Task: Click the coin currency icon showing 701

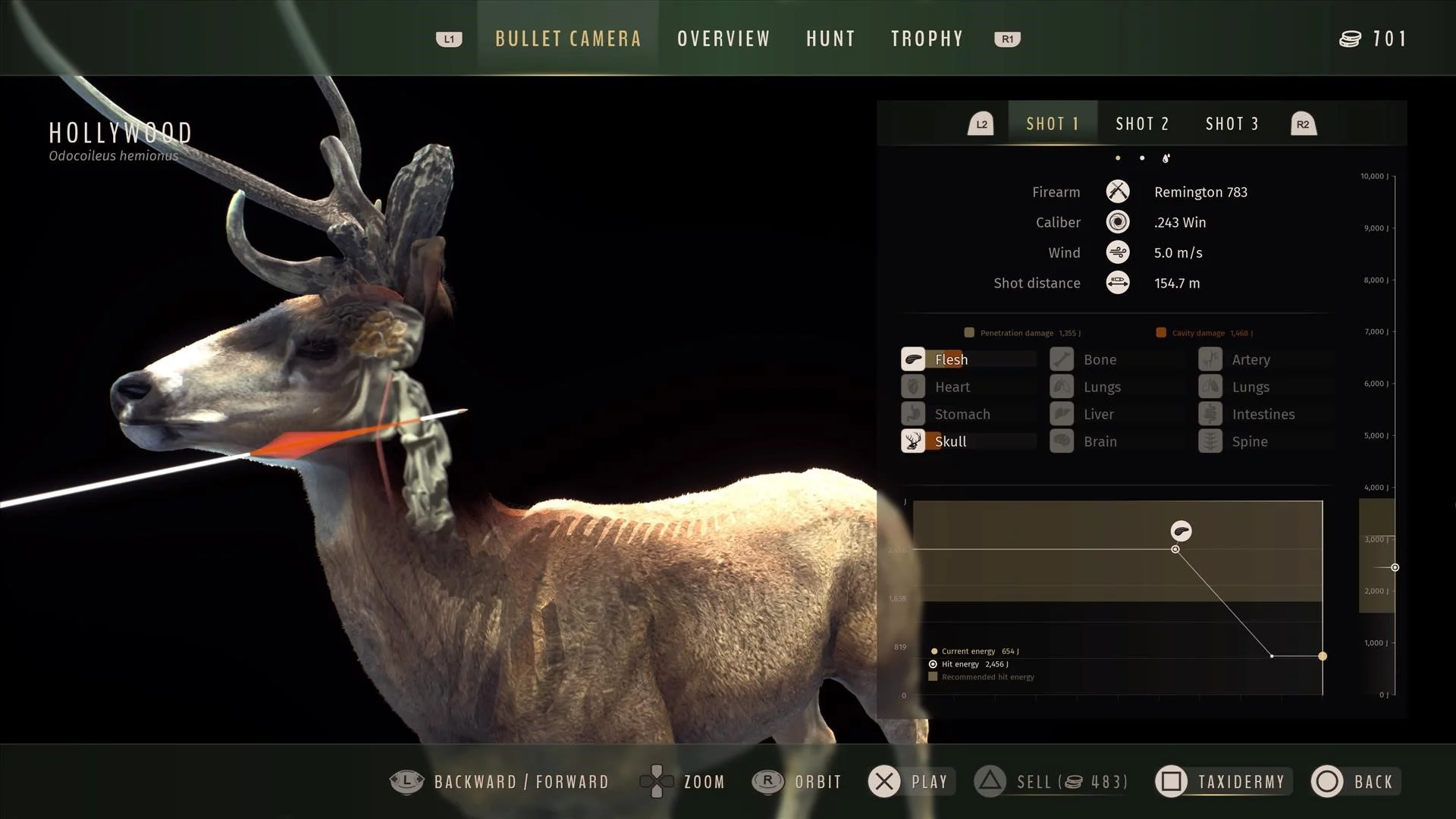Action: (1350, 39)
